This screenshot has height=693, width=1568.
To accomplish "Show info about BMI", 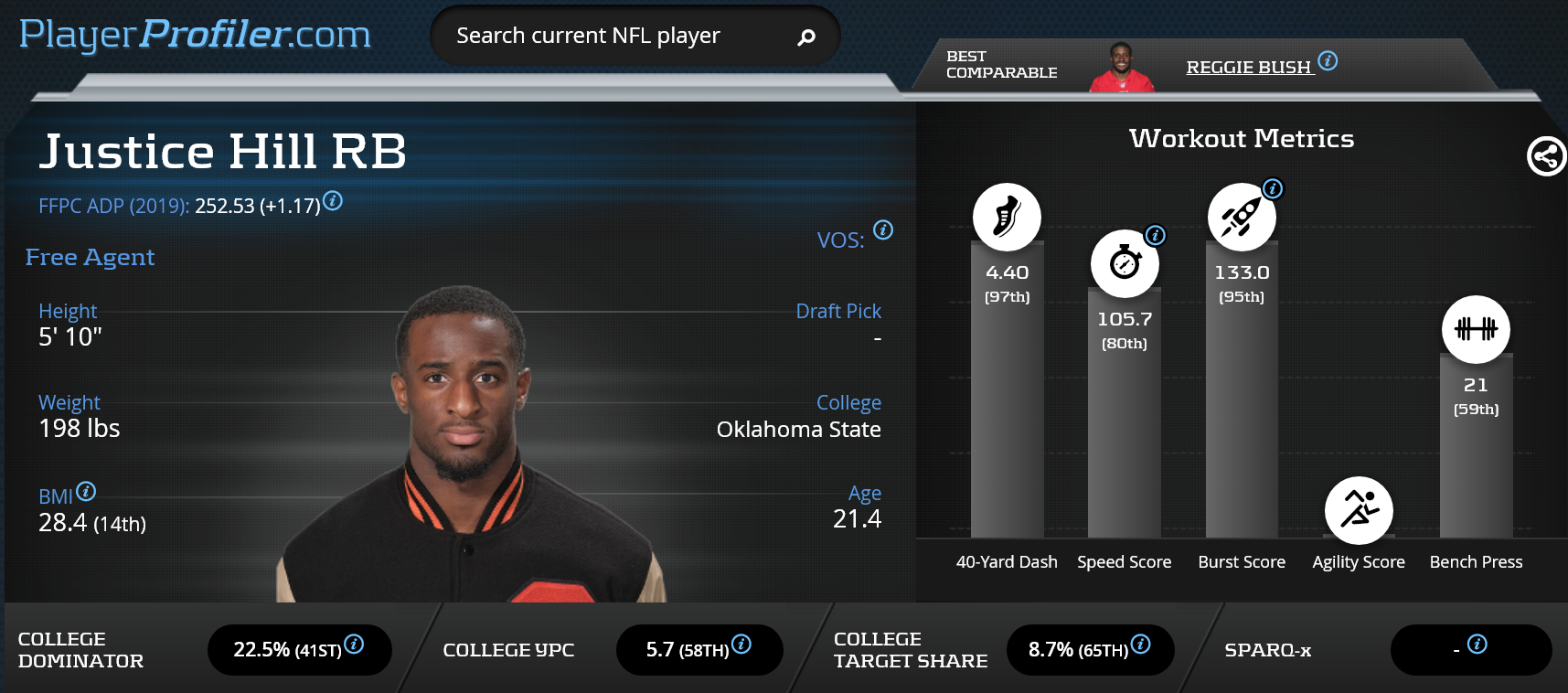I will pos(86,491).
